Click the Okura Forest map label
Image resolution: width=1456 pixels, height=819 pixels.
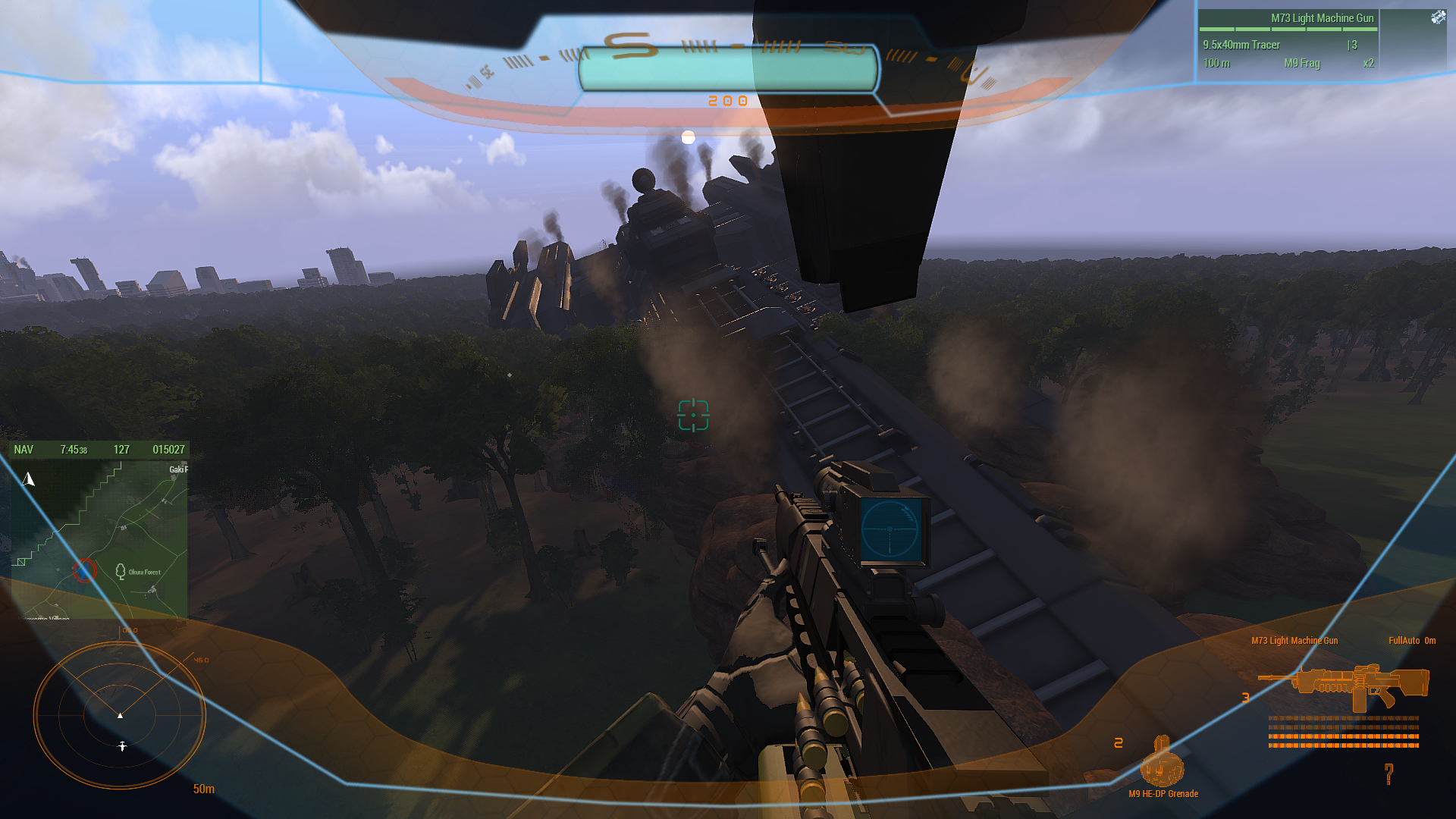pyautogui.click(x=144, y=572)
